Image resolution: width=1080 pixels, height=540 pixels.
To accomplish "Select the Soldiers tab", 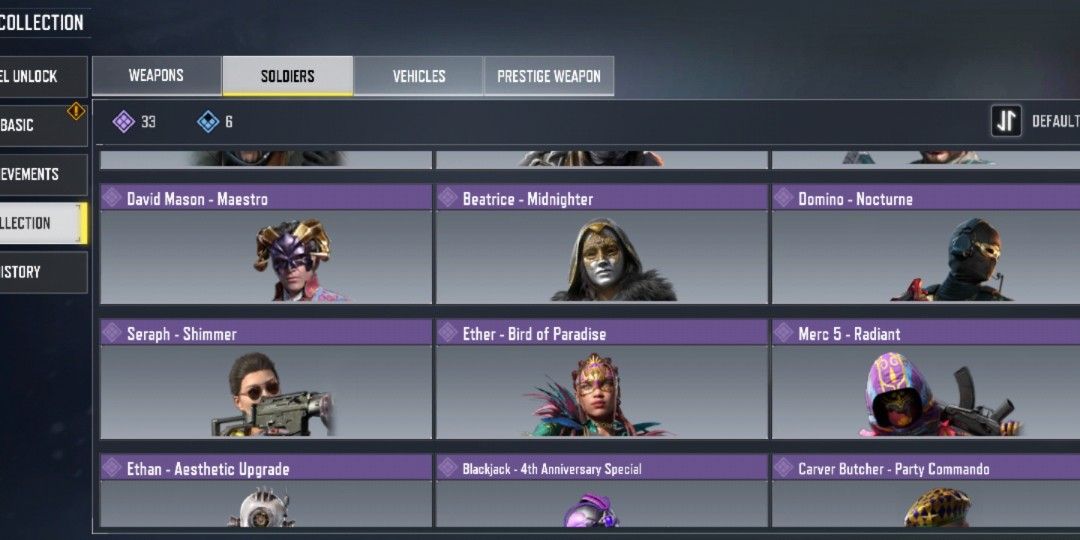I will point(288,76).
